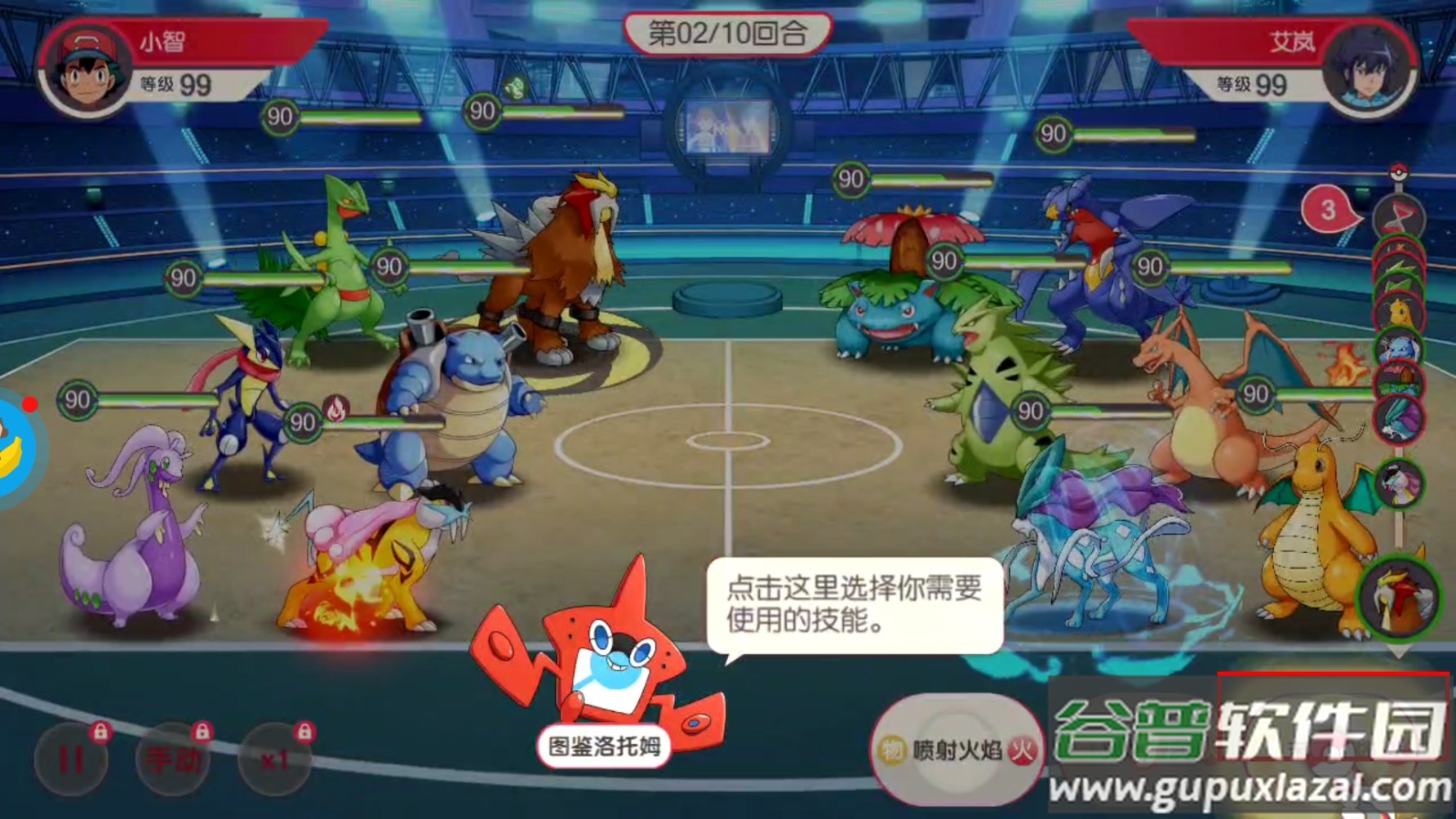The image size is (1456, 819).
Task: Toggle the locked 手动 manual mode button
Action: [172, 759]
